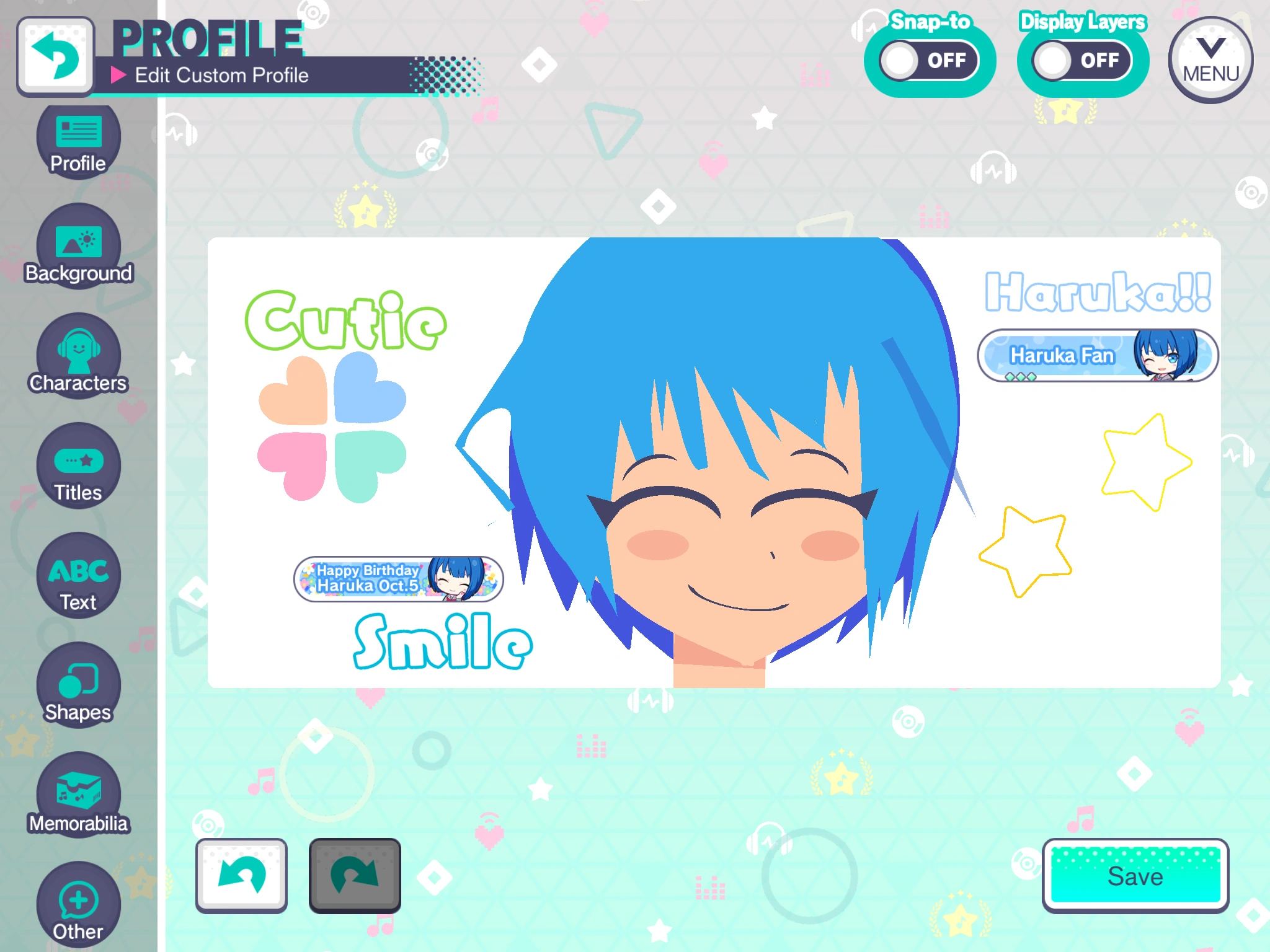The width and height of the screenshot is (1270, 952).
Task: Undo the last edit
Action: click(241, 876)
